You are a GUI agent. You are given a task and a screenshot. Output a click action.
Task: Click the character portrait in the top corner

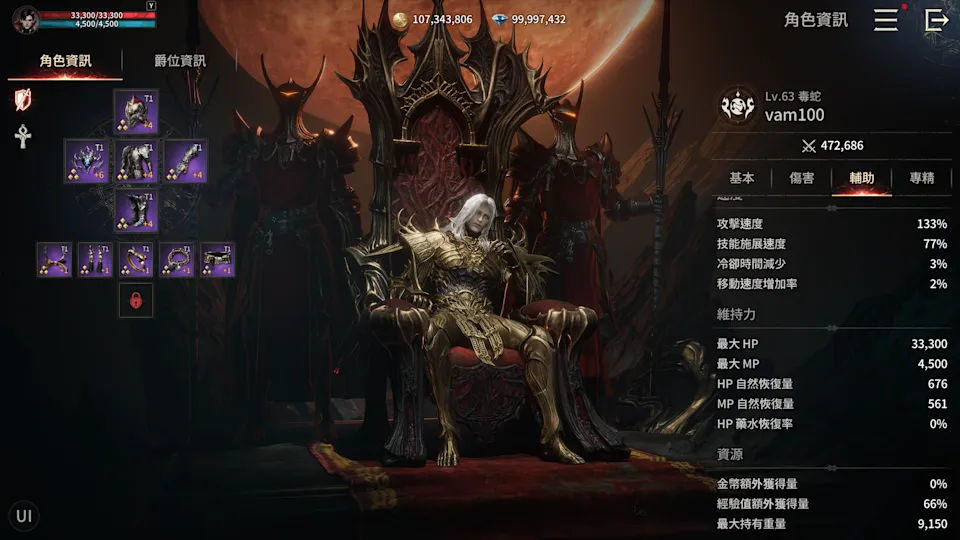(x=26, y=19)
